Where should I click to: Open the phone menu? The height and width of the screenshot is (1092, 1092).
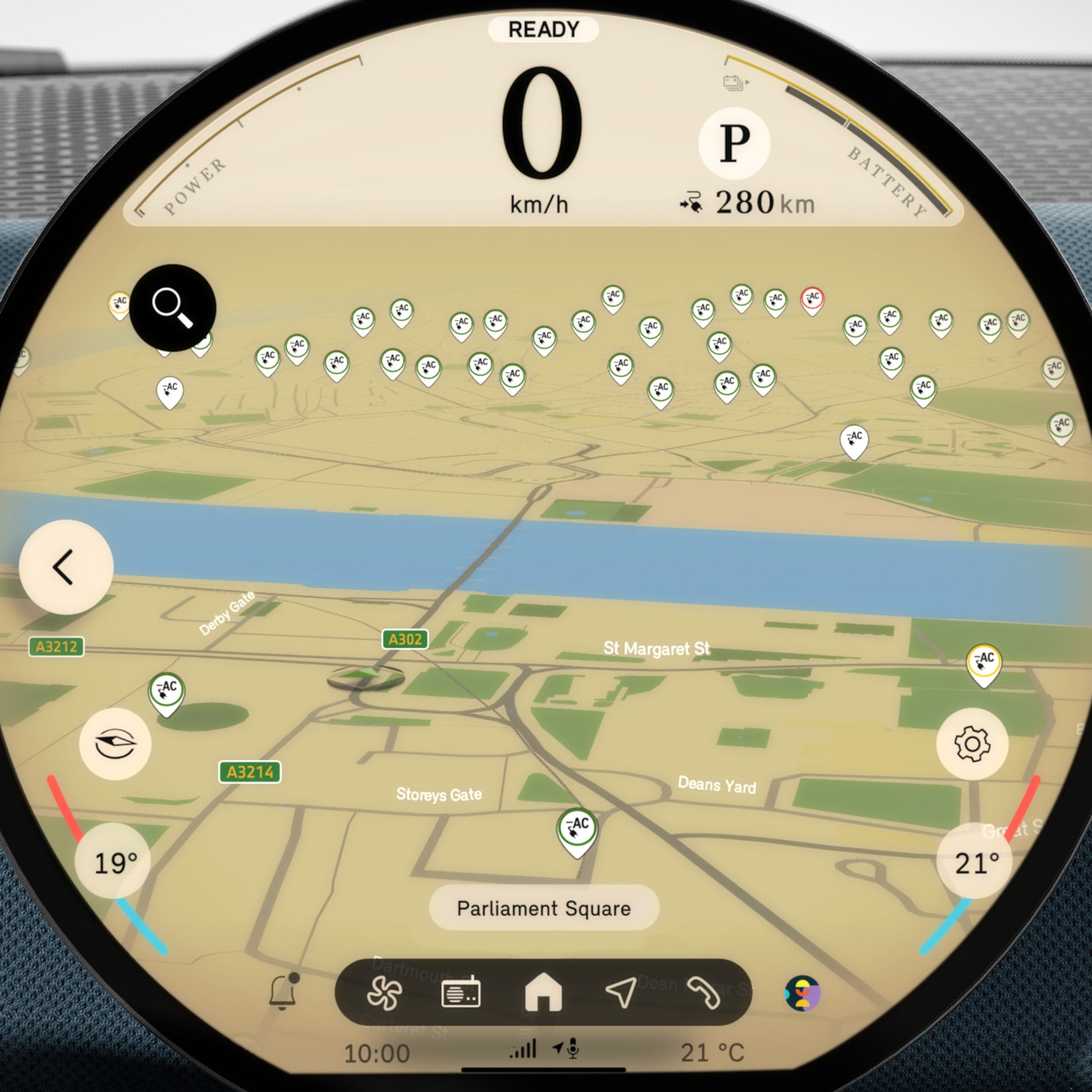704,993
